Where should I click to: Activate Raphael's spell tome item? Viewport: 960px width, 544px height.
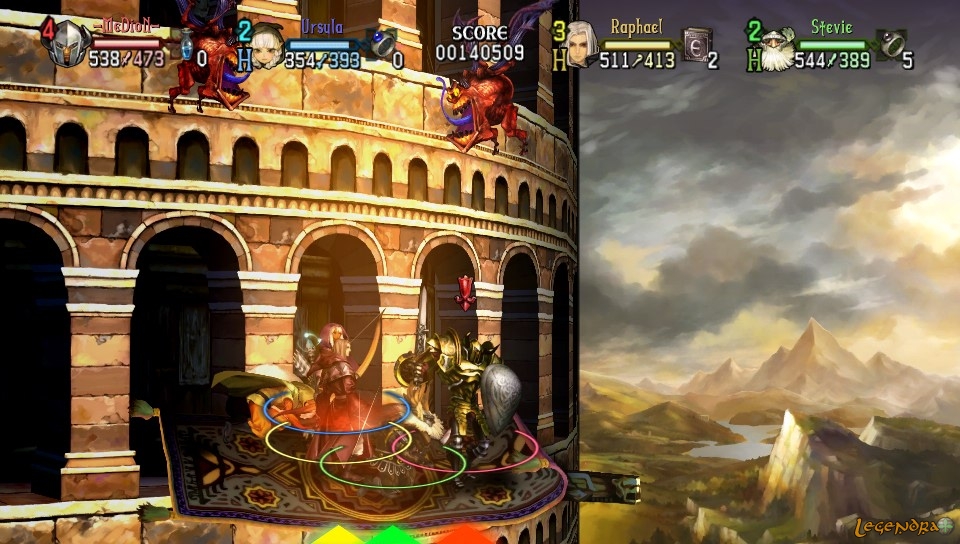pyautogui.click(x=697, y=44)
